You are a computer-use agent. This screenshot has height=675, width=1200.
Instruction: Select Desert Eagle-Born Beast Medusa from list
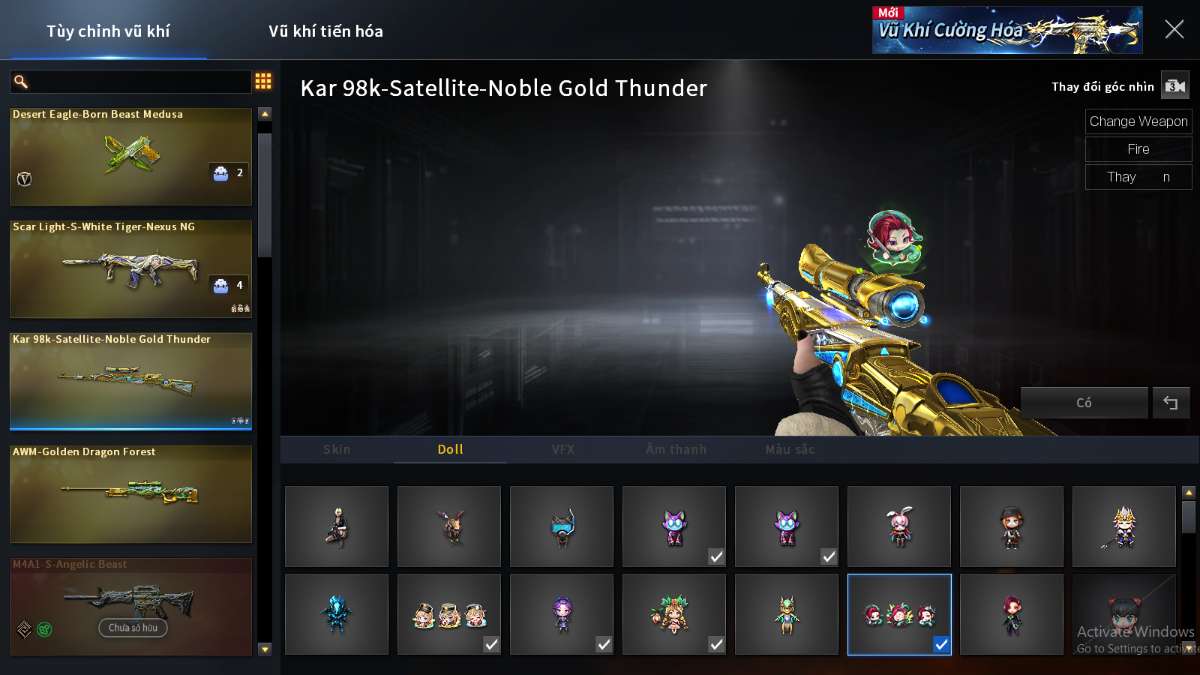[130, 157]
